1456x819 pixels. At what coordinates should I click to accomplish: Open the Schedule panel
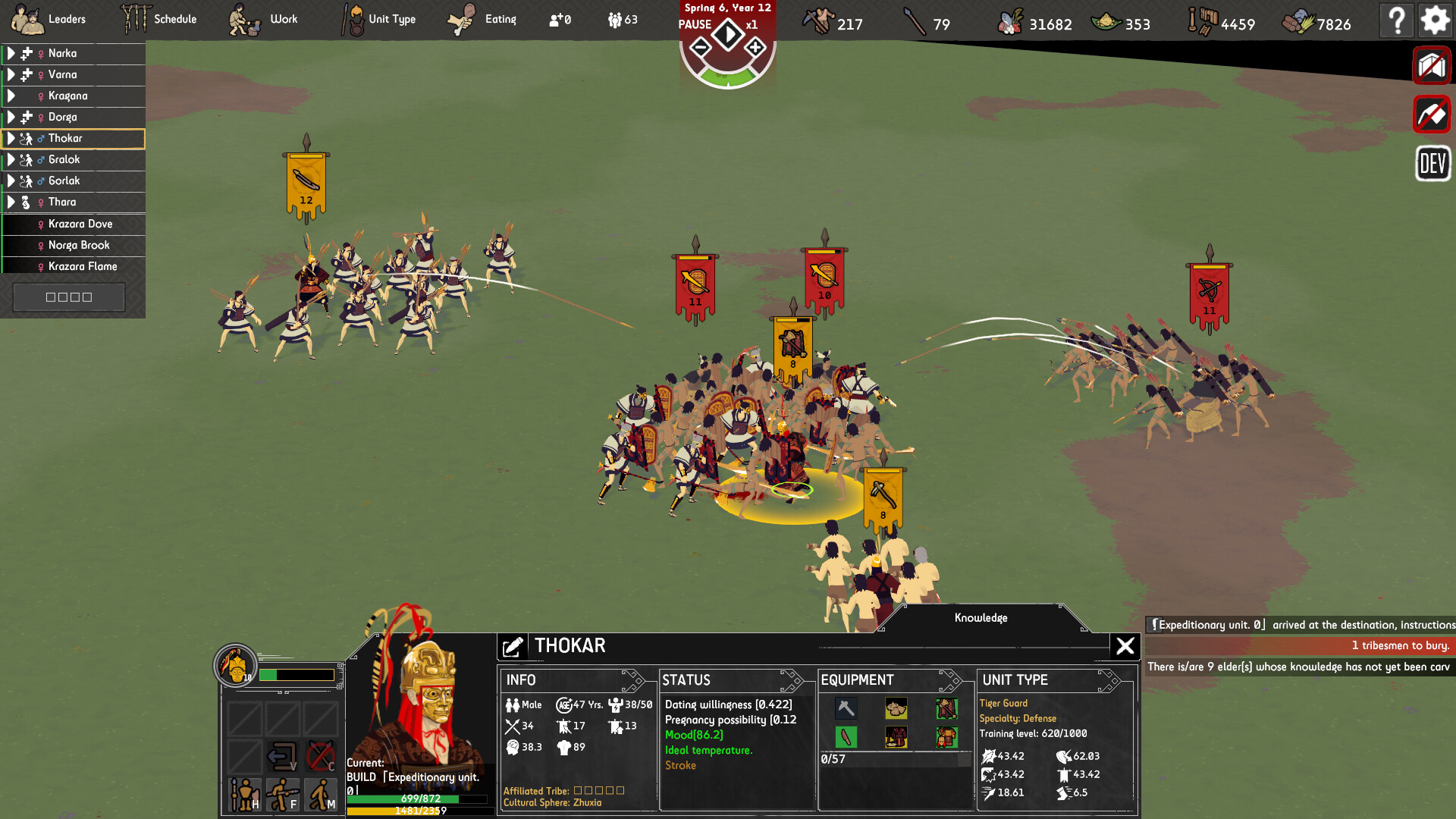[160, 19]
